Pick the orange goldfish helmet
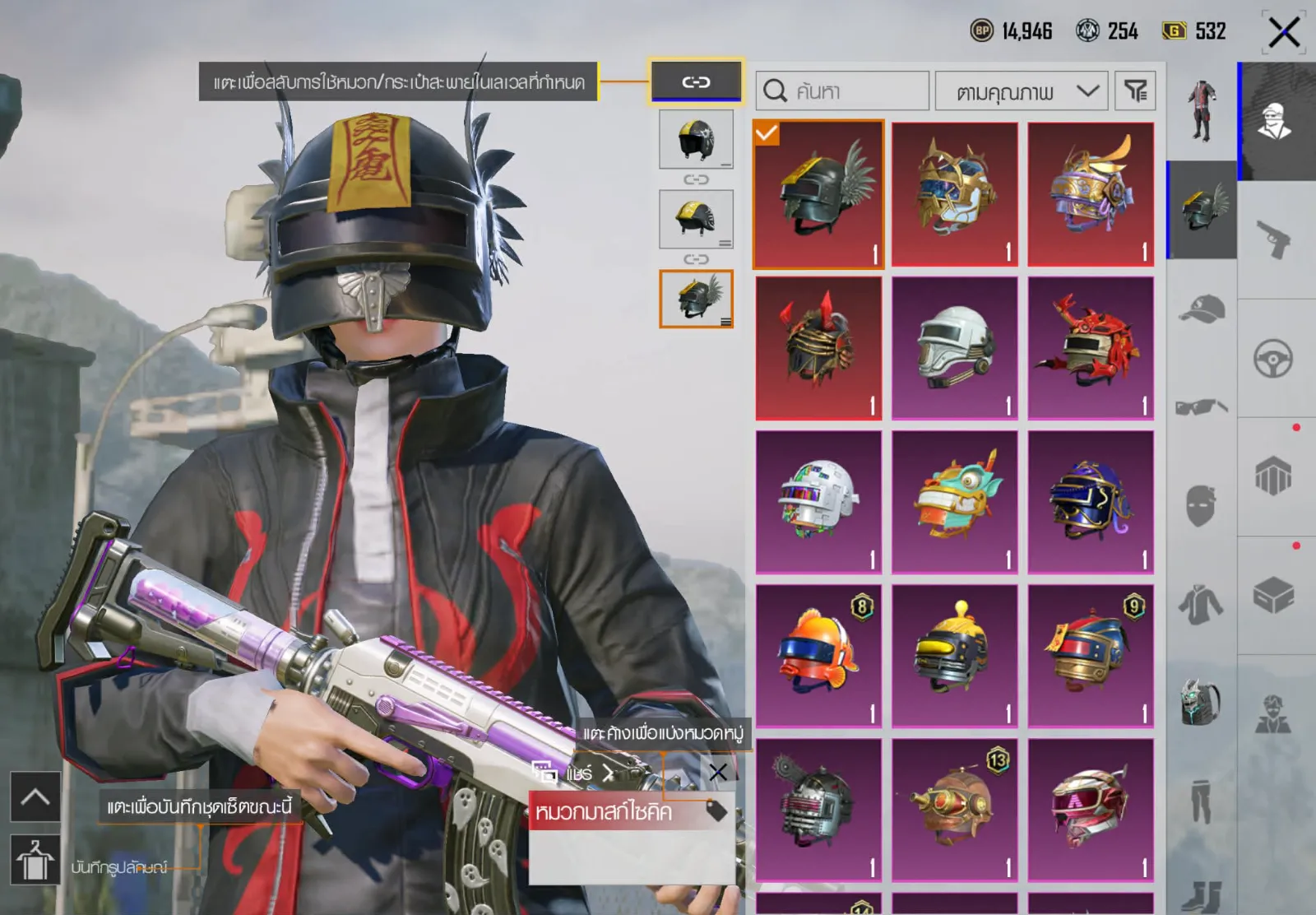The height and width of the screenshot is (915, 1316). tap(818, 656)
